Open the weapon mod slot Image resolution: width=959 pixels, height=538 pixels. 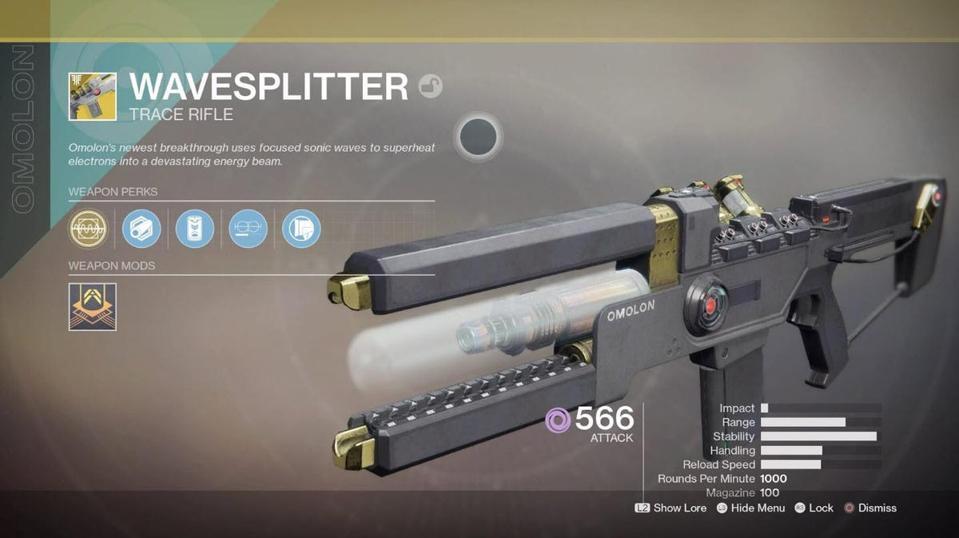coord(92,306)
